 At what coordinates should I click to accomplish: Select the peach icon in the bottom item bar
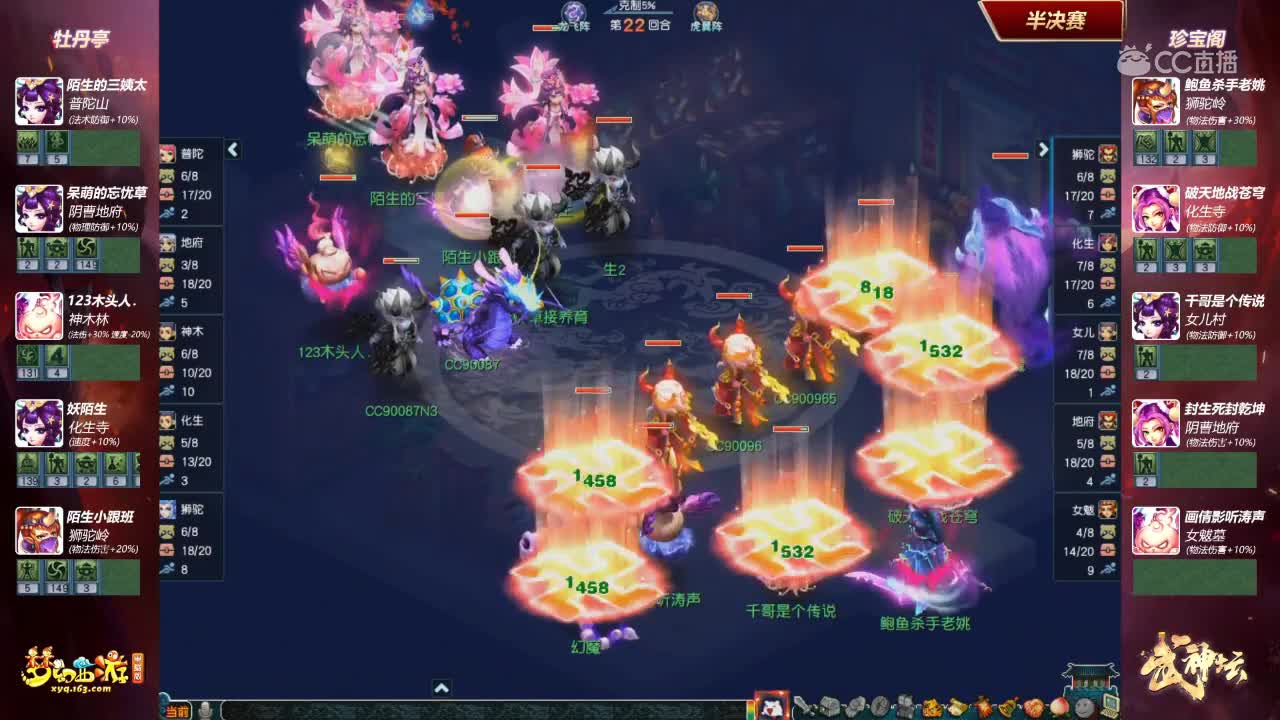click(x=1059, y=706)
